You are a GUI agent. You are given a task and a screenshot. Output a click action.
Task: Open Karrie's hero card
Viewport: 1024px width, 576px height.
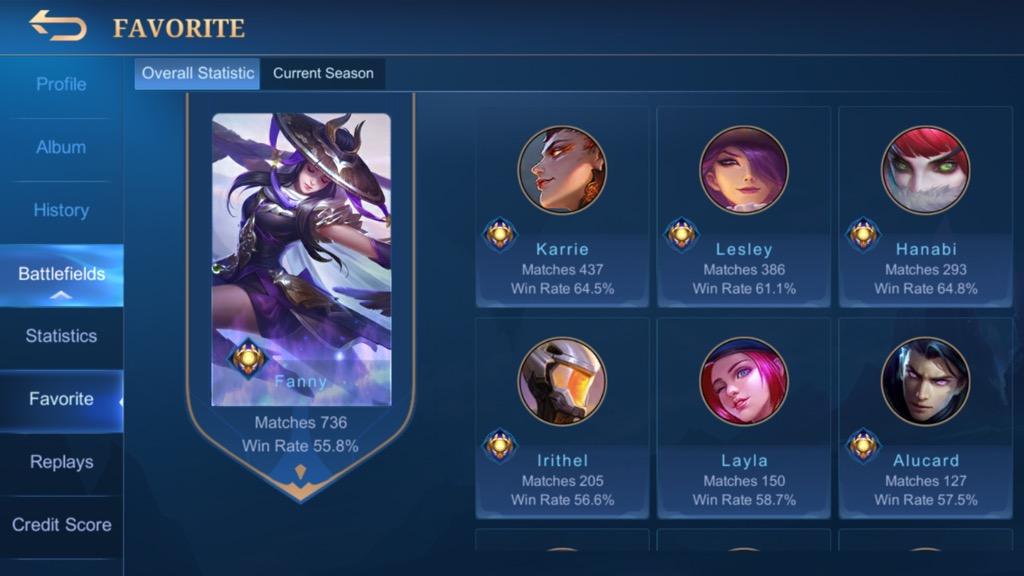click(x=562, y=207)
